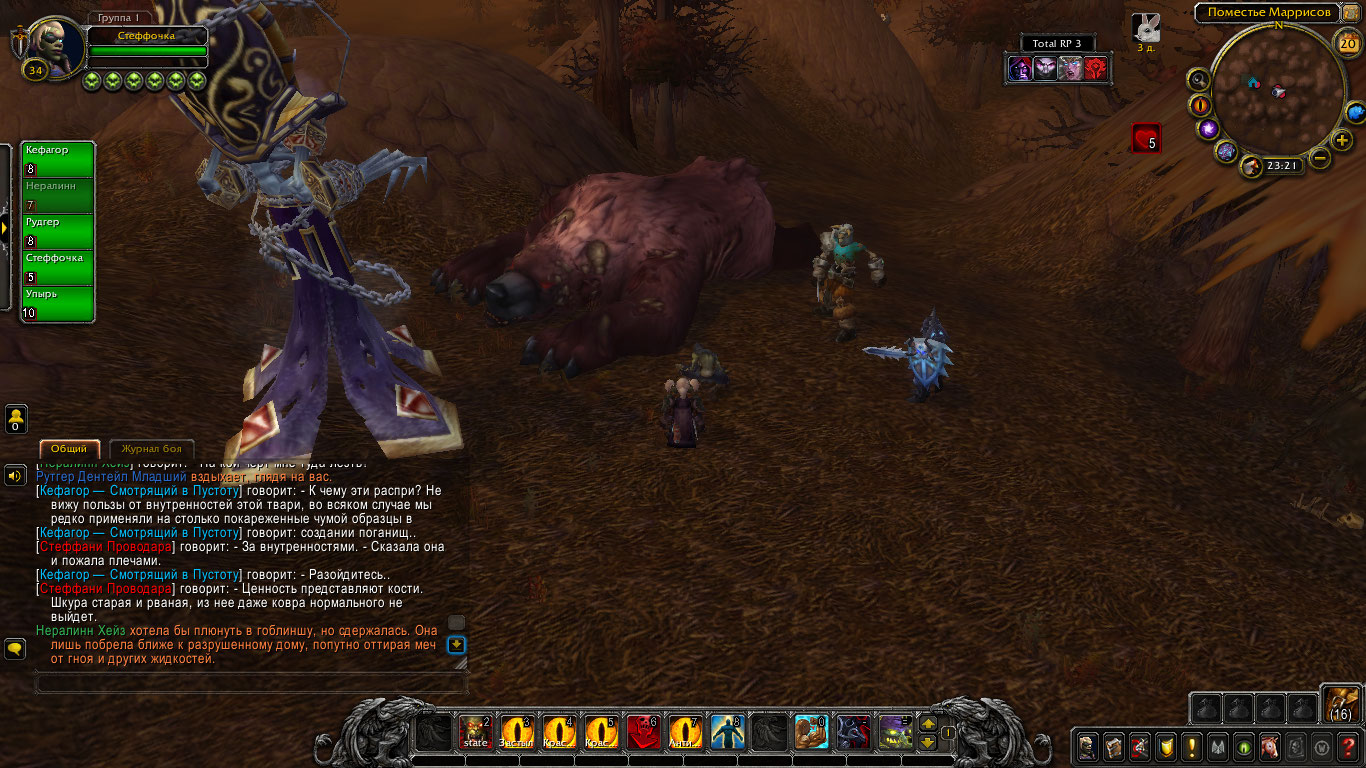Switch to the Журнал боя chat tab
The width and height of the screenshot is (1366, 768).
pyautogui.click(x=151, y=449)
